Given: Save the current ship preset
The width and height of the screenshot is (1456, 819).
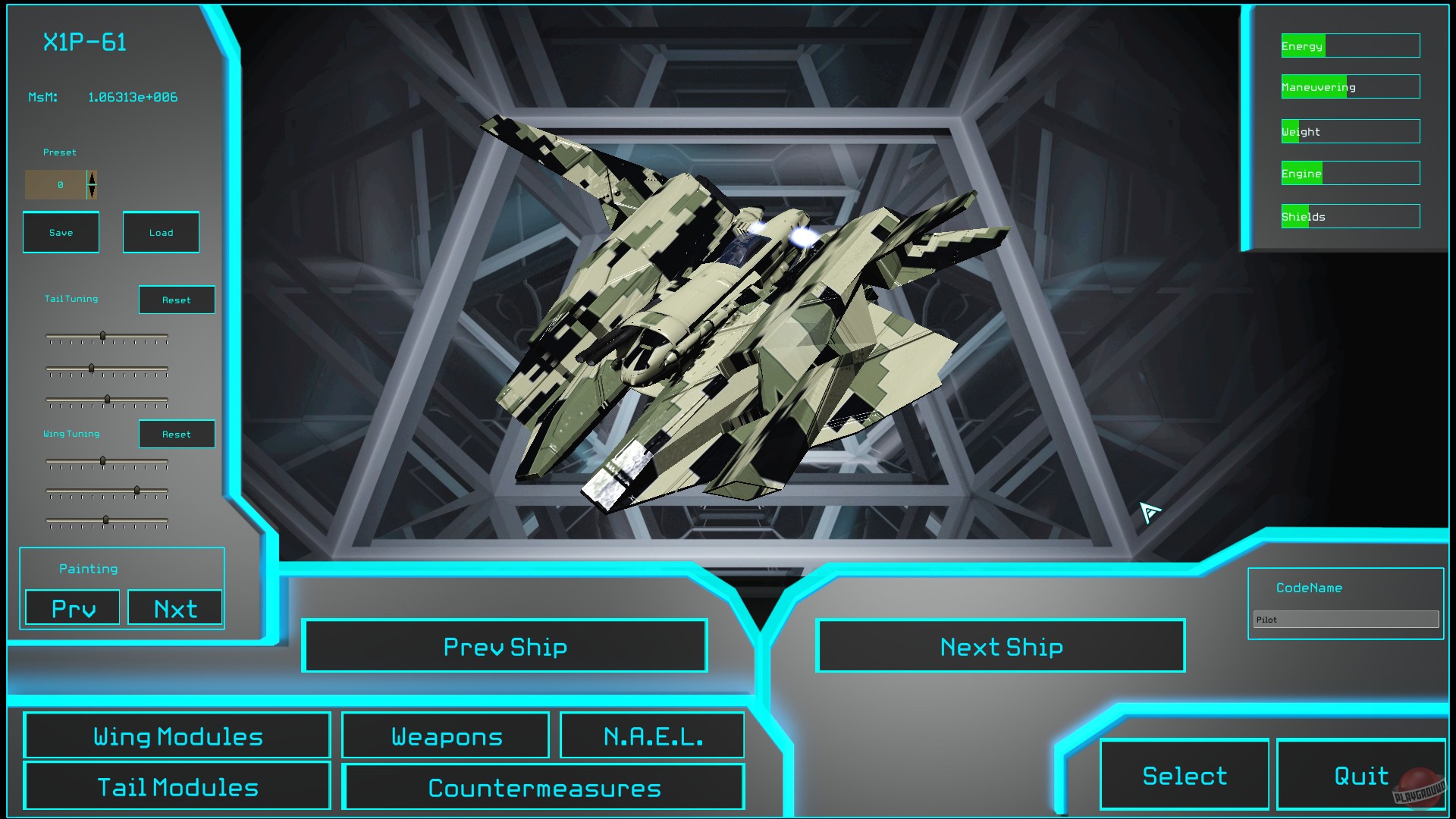Looking at the screenshot, I should click(x=61, y=232).
